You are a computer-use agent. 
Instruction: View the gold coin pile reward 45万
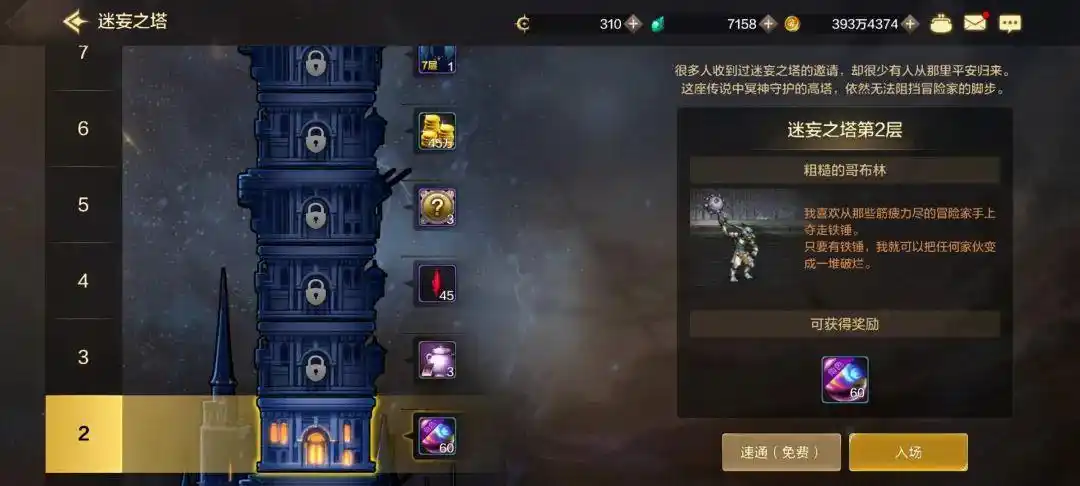[x=437, y=131]
